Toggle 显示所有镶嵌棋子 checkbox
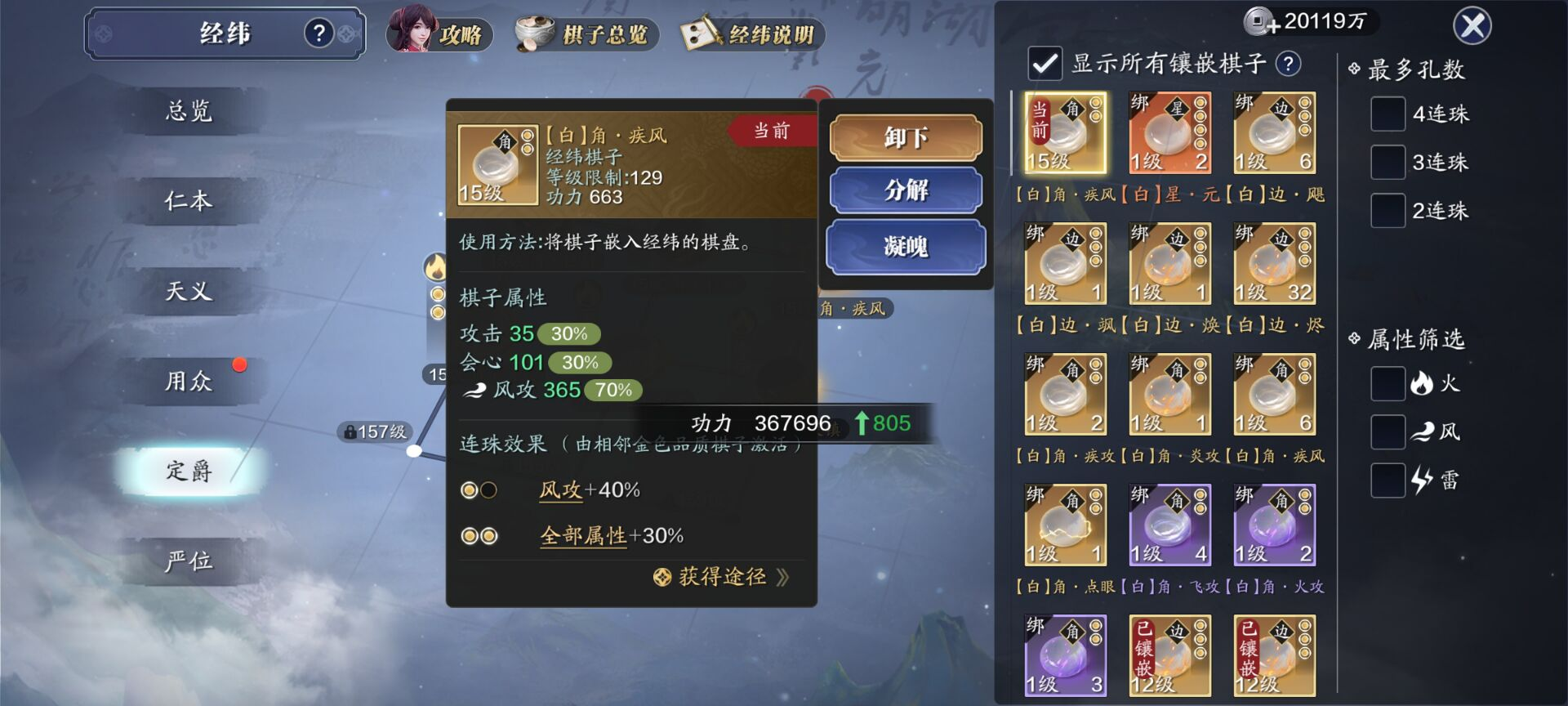 [1045, 64]
